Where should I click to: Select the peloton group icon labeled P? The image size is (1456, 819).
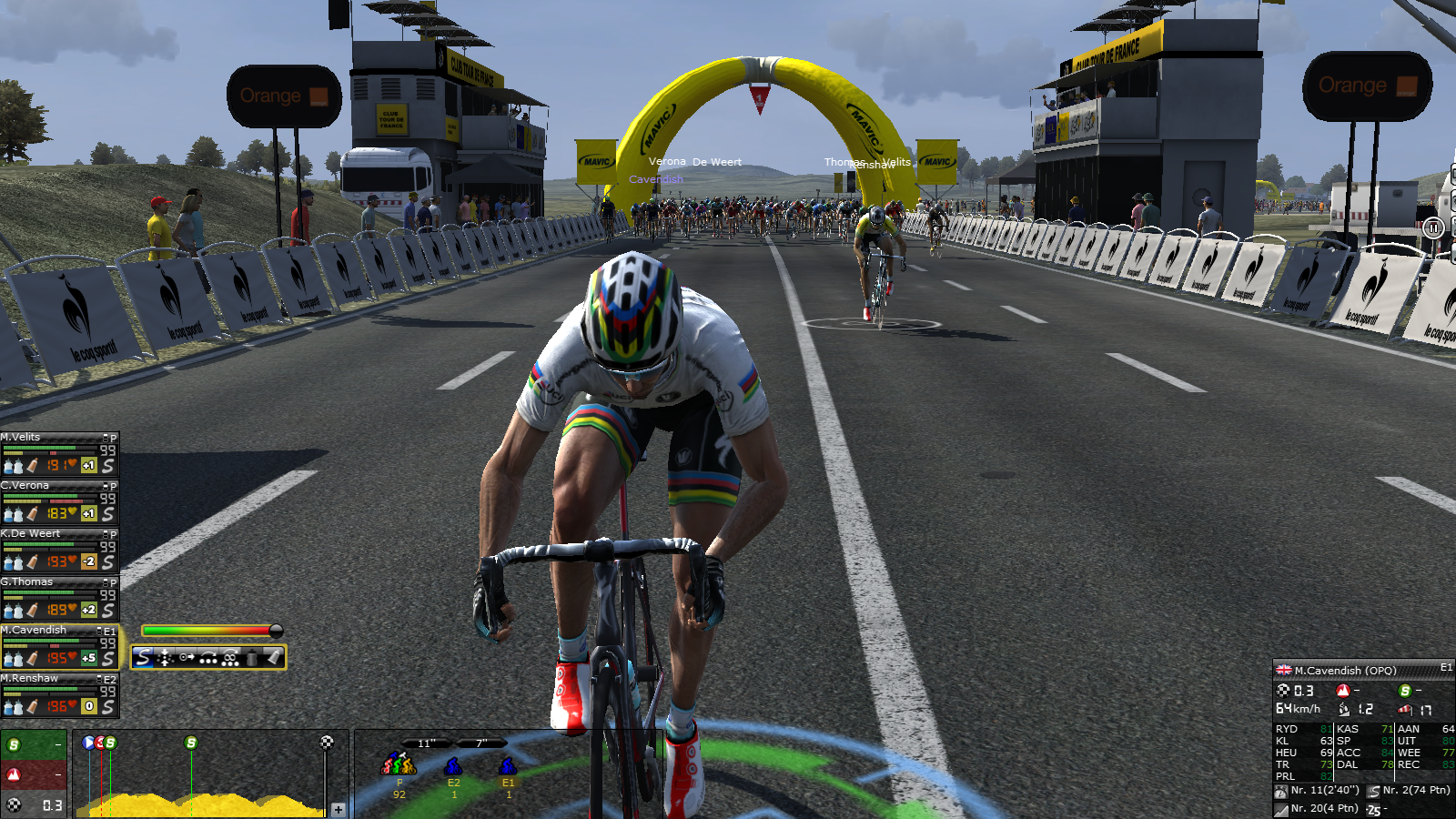399,764
